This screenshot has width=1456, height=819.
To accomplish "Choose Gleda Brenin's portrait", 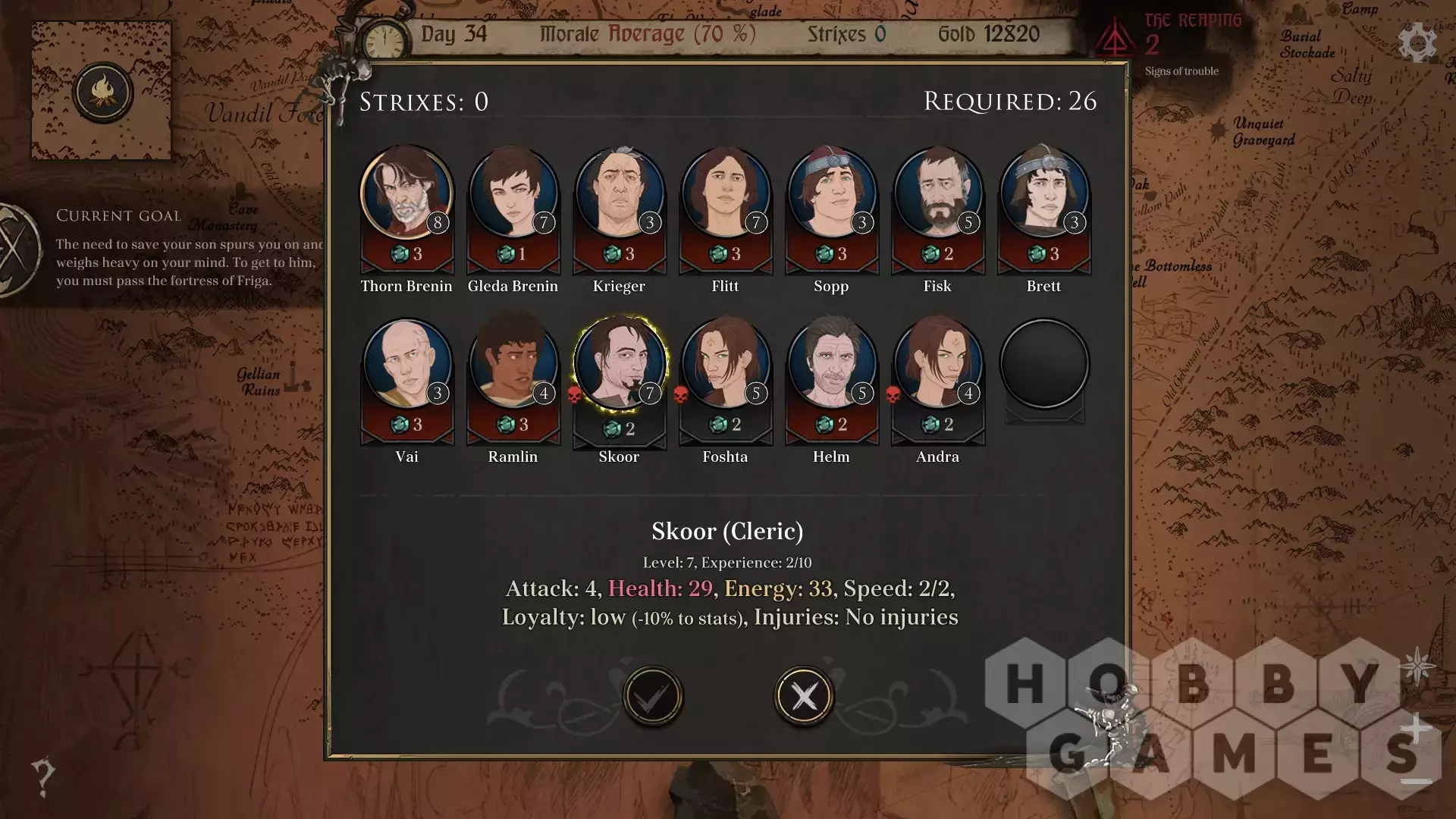I will tap(513, 193).
